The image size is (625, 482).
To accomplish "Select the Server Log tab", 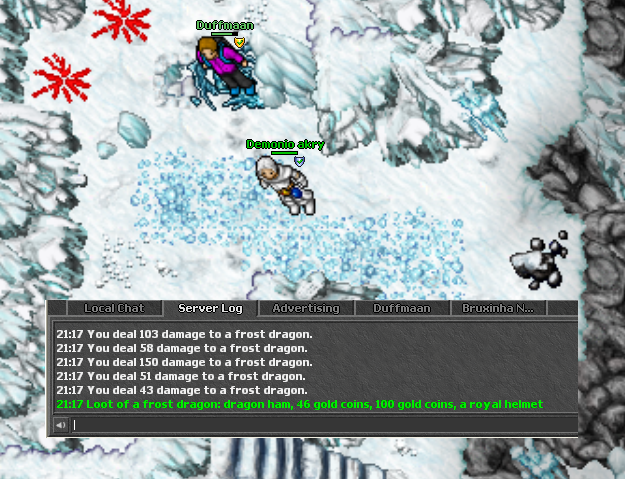I will (x=210, y=308).
